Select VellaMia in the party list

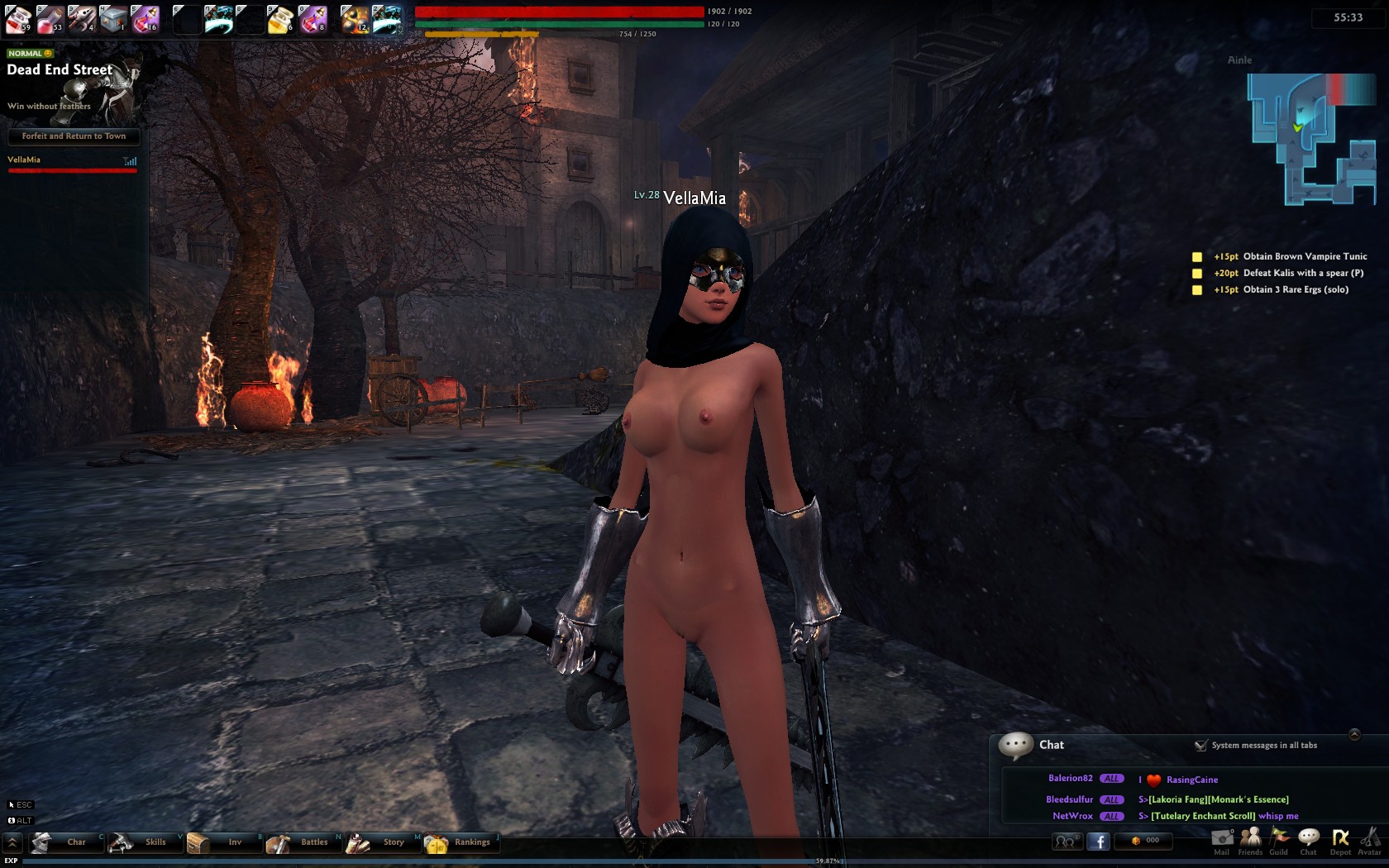[24, 160]
